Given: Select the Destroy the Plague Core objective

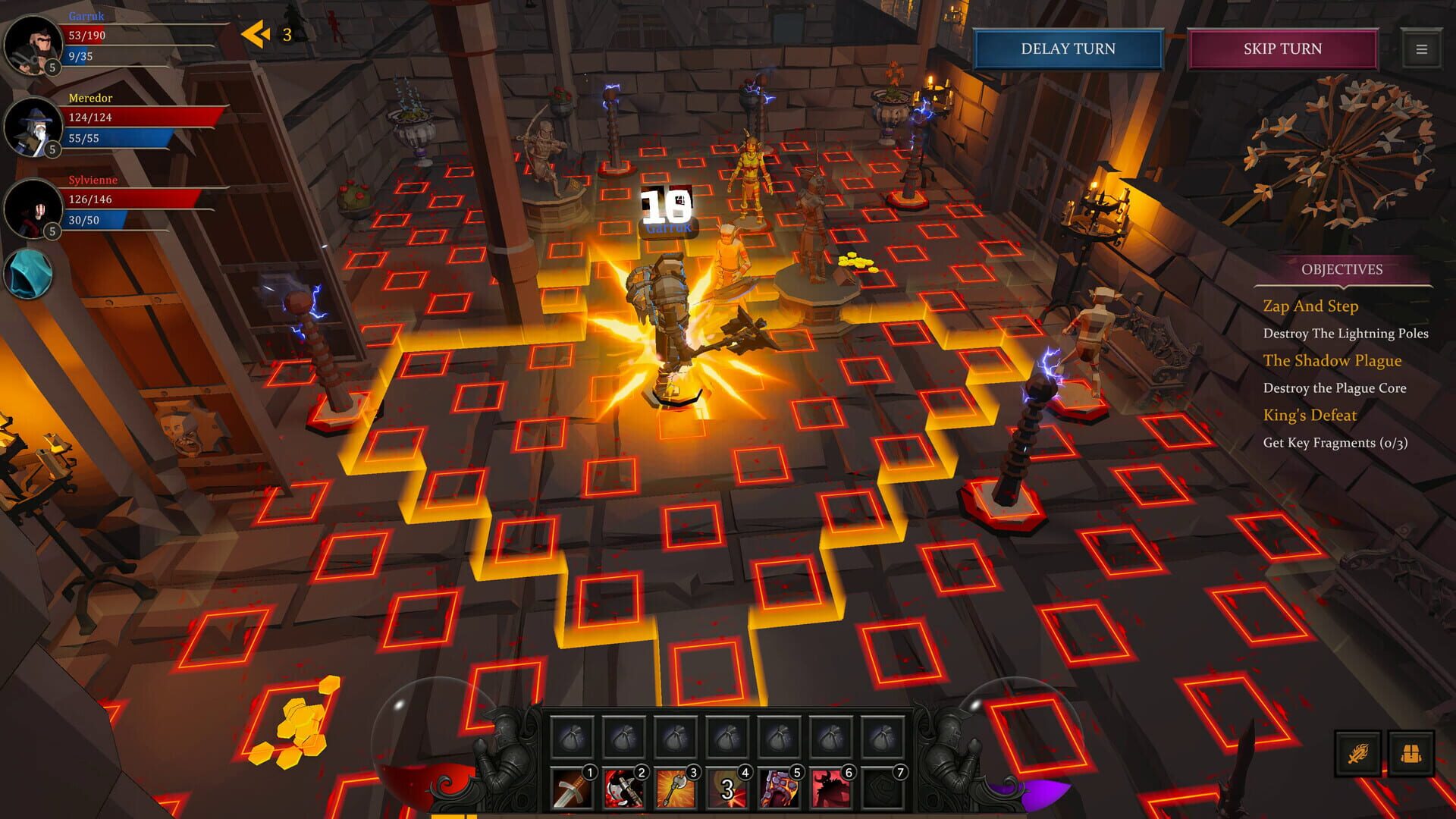Looking at the screenshot, I should coord(1334,388).
